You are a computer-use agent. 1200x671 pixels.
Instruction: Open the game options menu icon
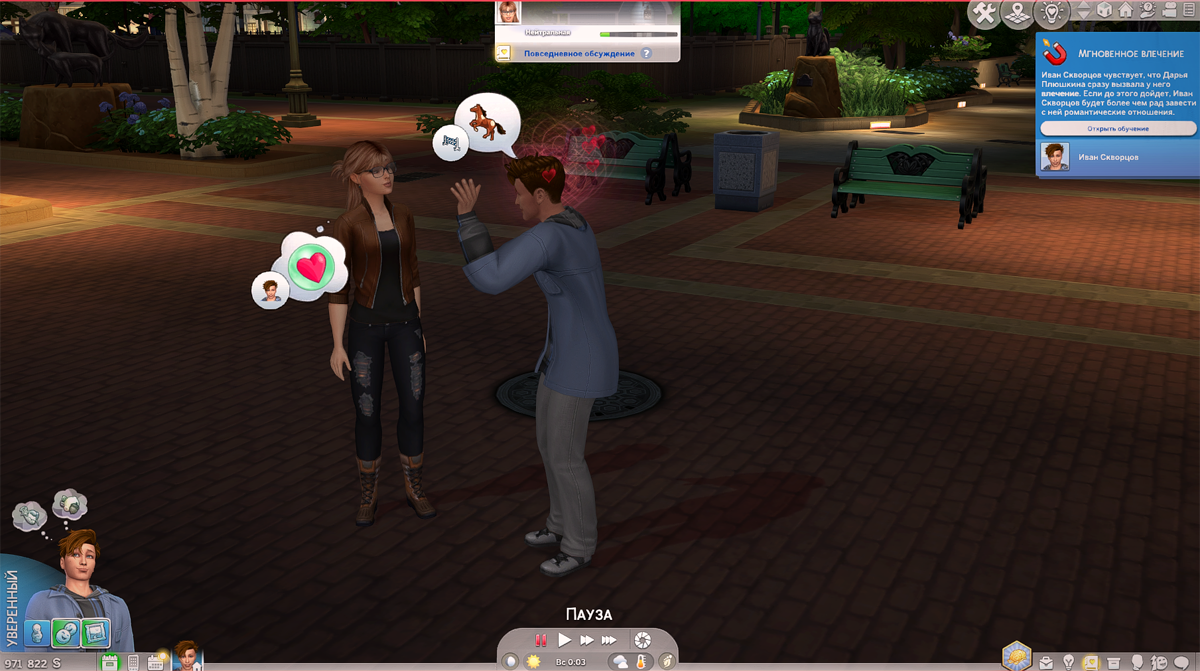[x=1186, y=10]
